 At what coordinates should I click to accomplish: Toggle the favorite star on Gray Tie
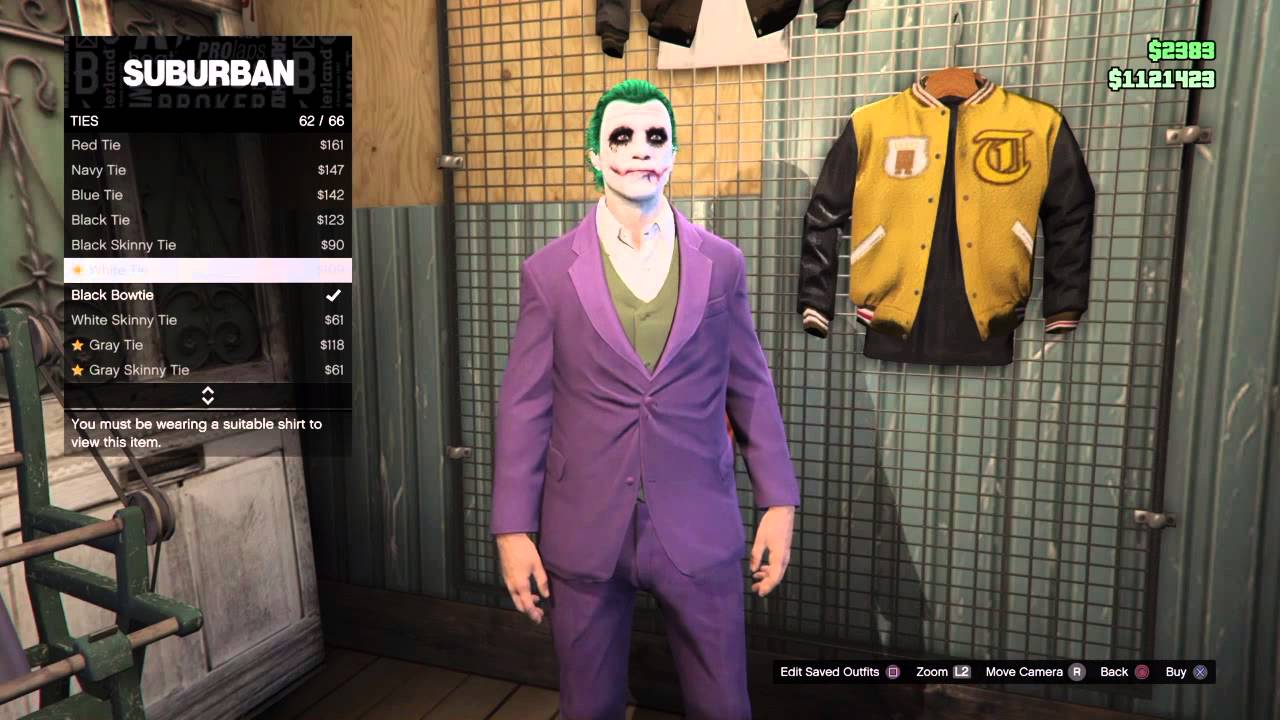click(x=78, y=345)
